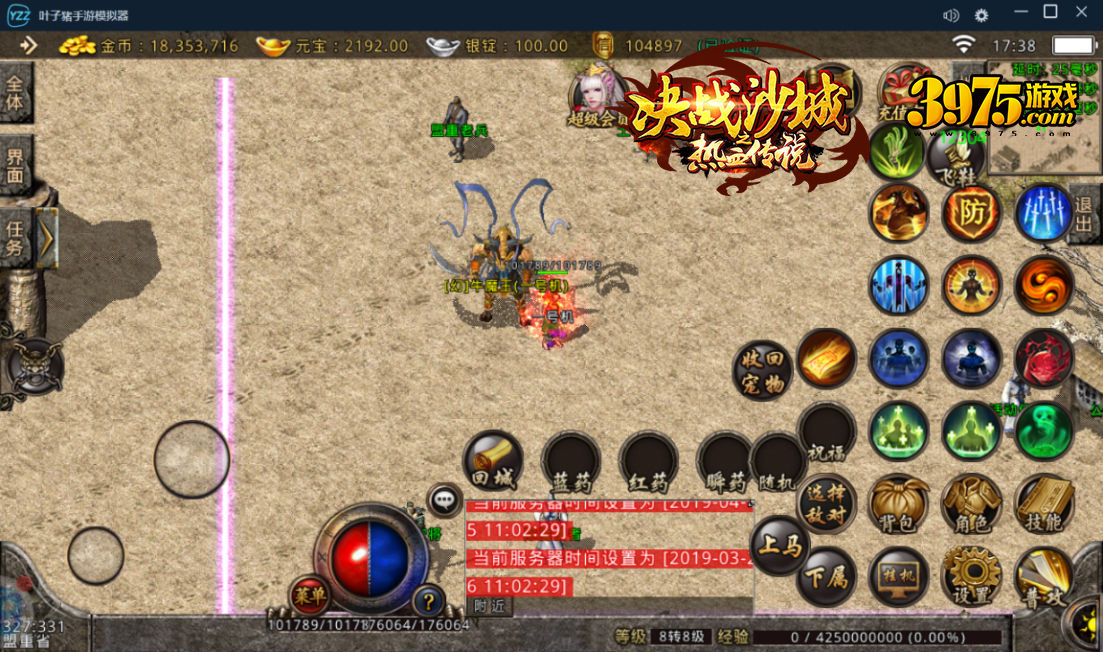
Task: Click the yellow question mark help button
Action: pyautogui.click(x=430, y=600)
